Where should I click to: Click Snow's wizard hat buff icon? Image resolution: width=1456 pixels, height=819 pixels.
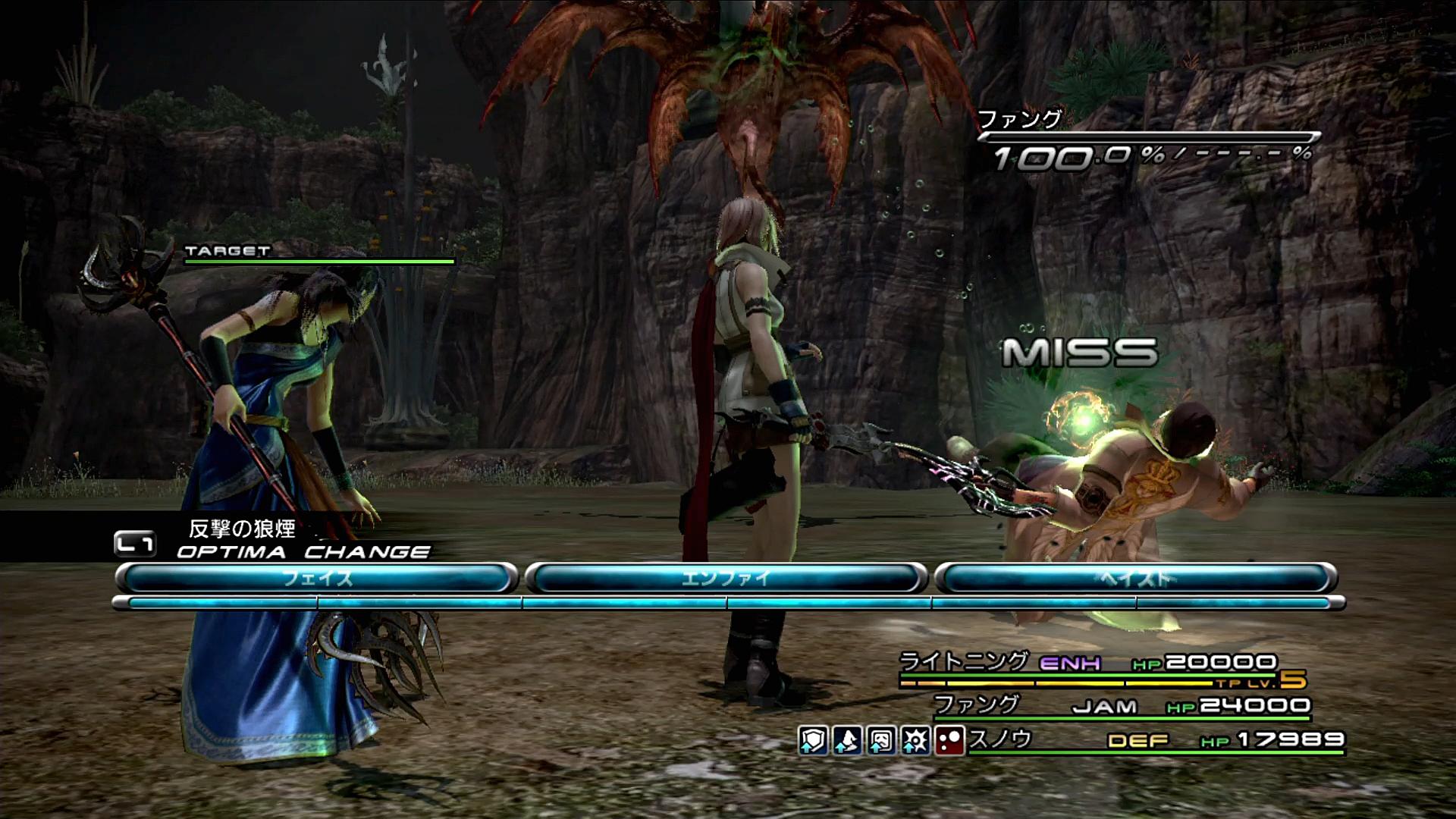pos(847,740)
